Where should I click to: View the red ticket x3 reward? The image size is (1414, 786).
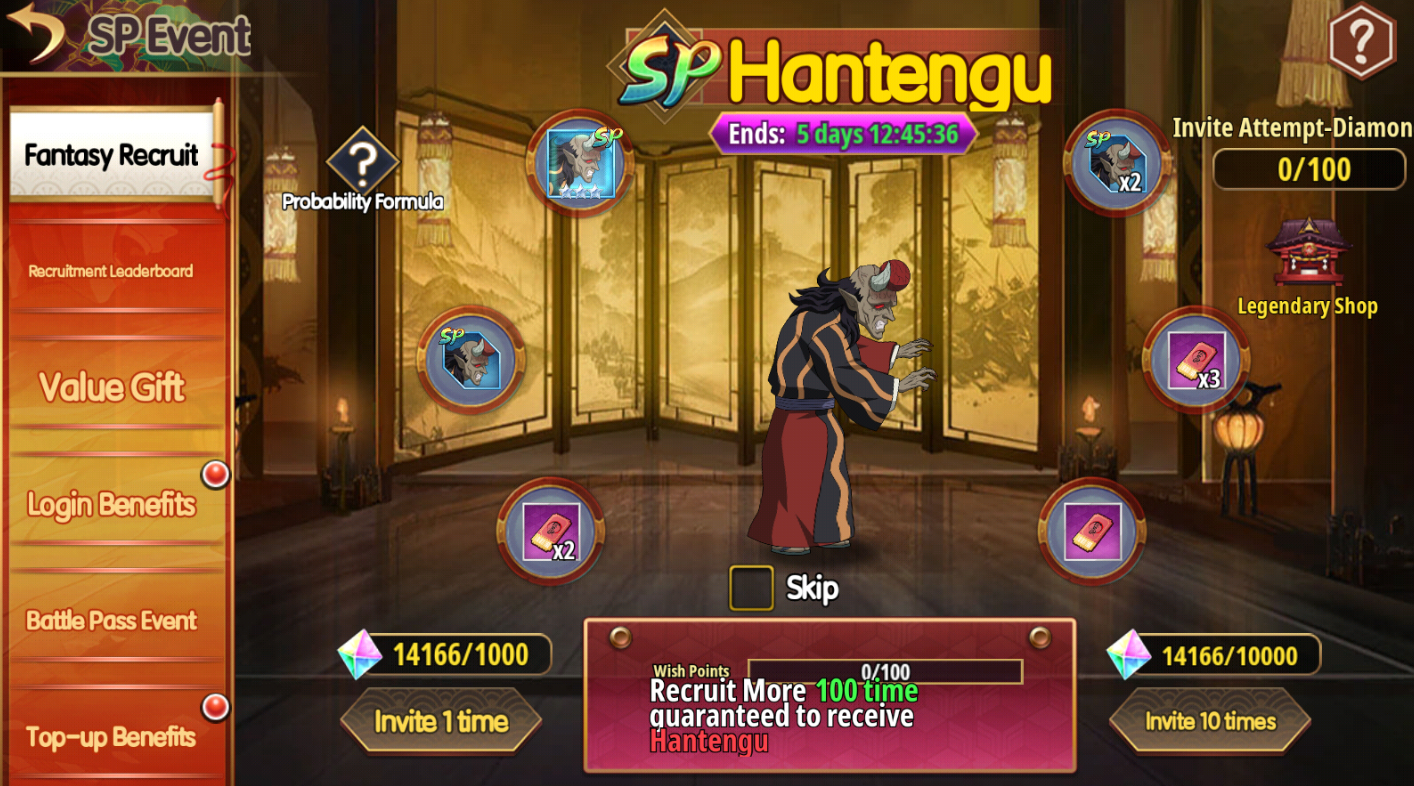coord(1196,360)
